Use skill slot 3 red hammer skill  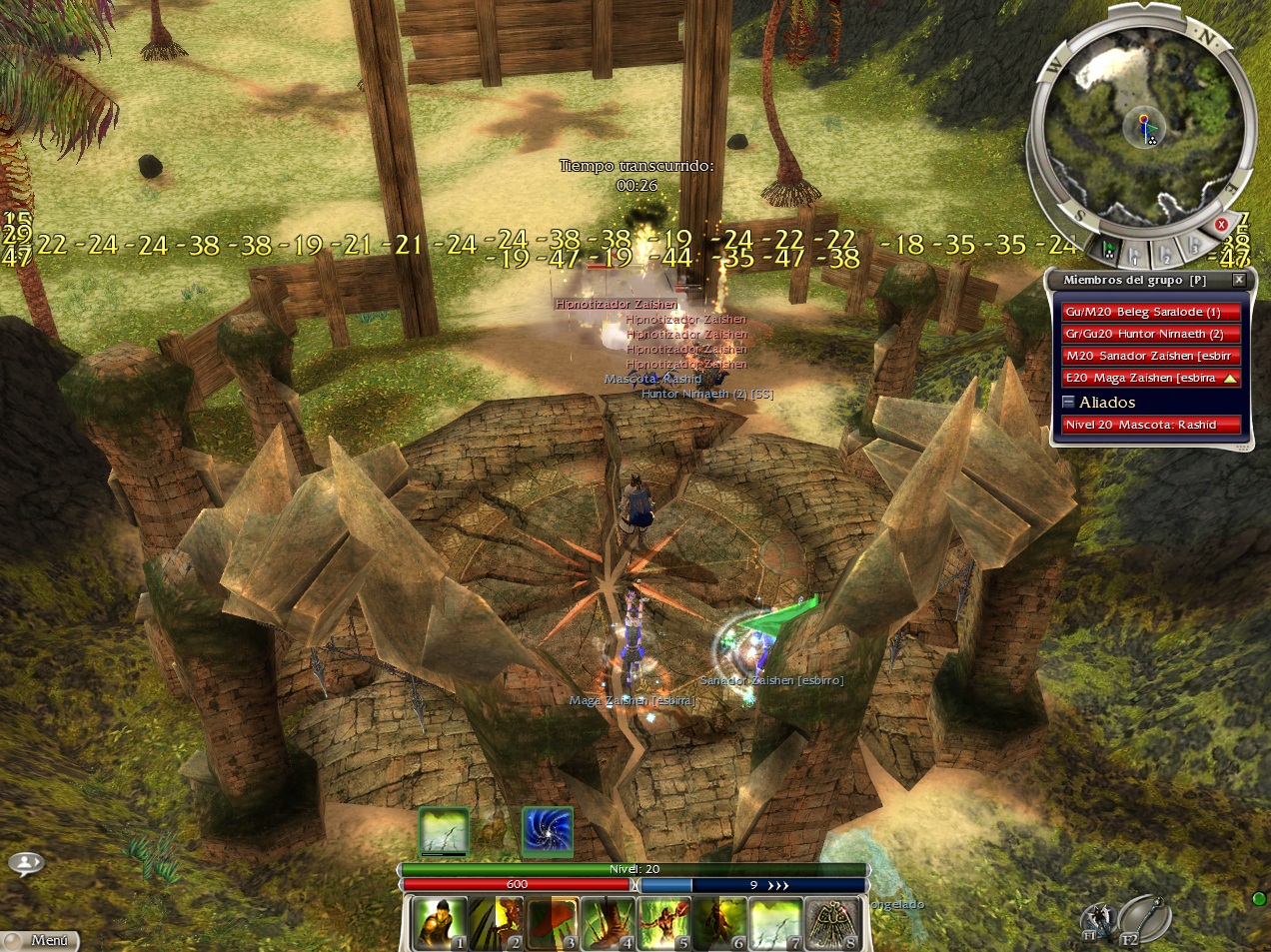pos(553,923)
